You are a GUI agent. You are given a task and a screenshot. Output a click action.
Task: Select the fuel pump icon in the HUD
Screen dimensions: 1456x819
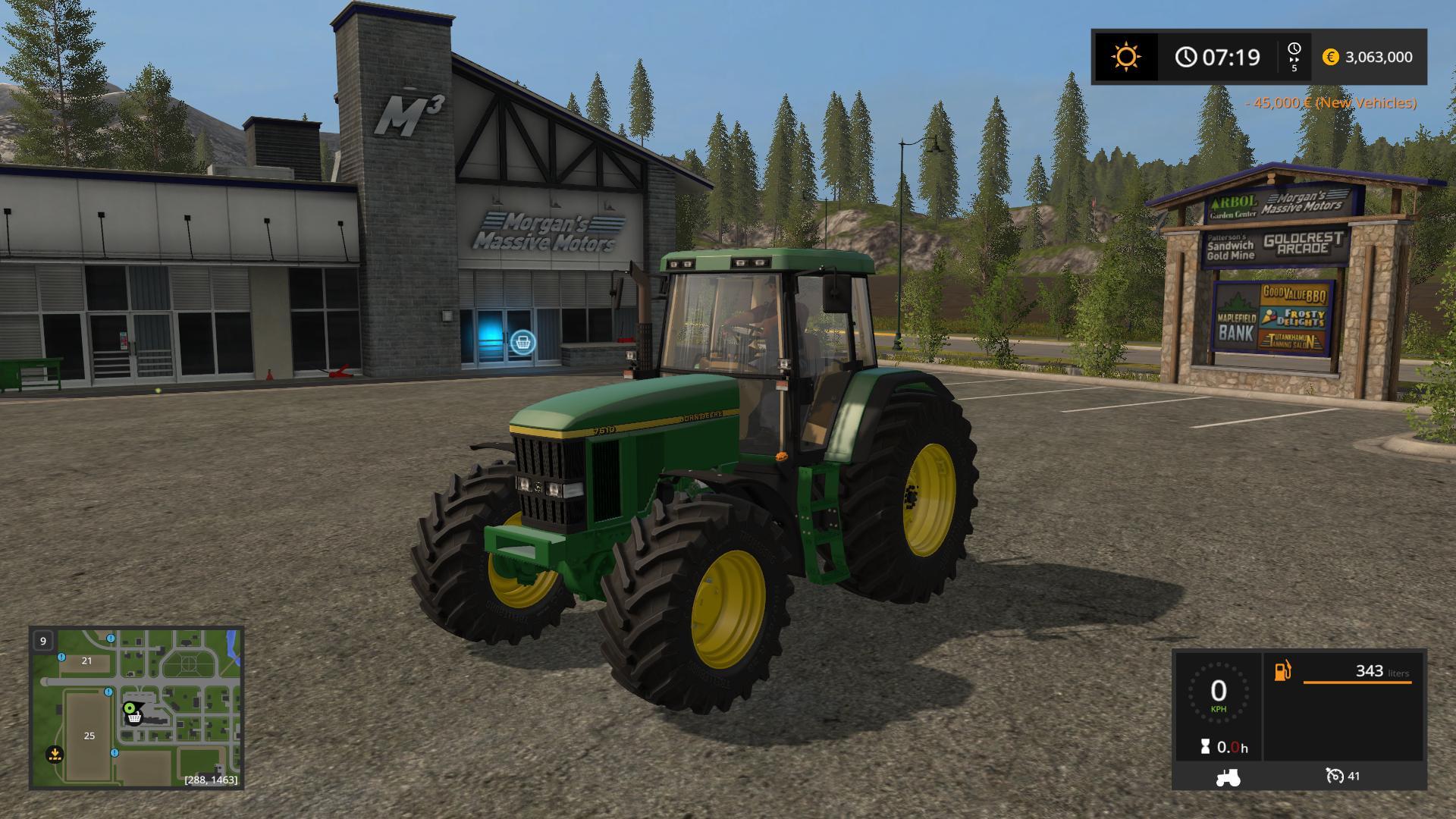coord(1283,672)
